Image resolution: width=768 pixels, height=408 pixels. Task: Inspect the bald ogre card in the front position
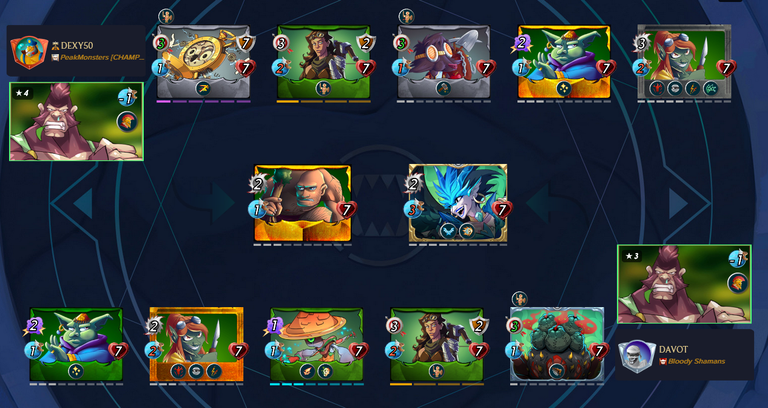point(302,204)
